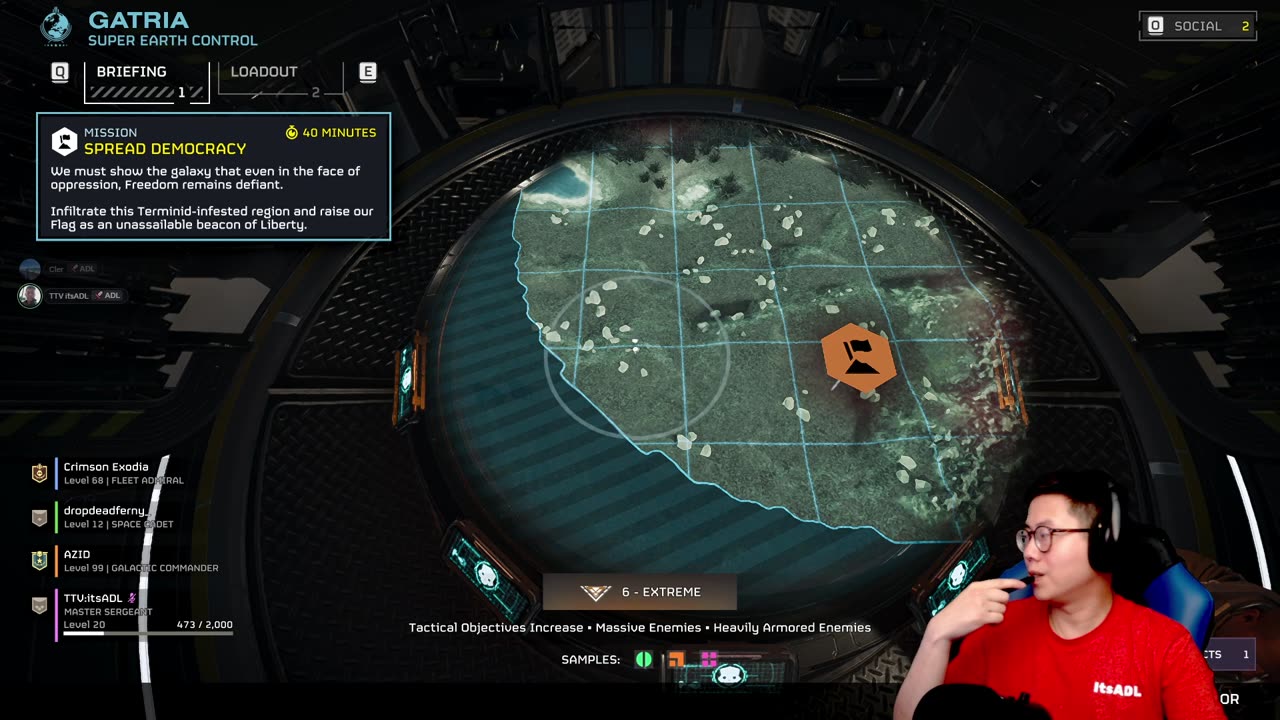This screenshot has height=720, width=1280.
Task: Switch to the Briefing tab
Action: point(146,81)
